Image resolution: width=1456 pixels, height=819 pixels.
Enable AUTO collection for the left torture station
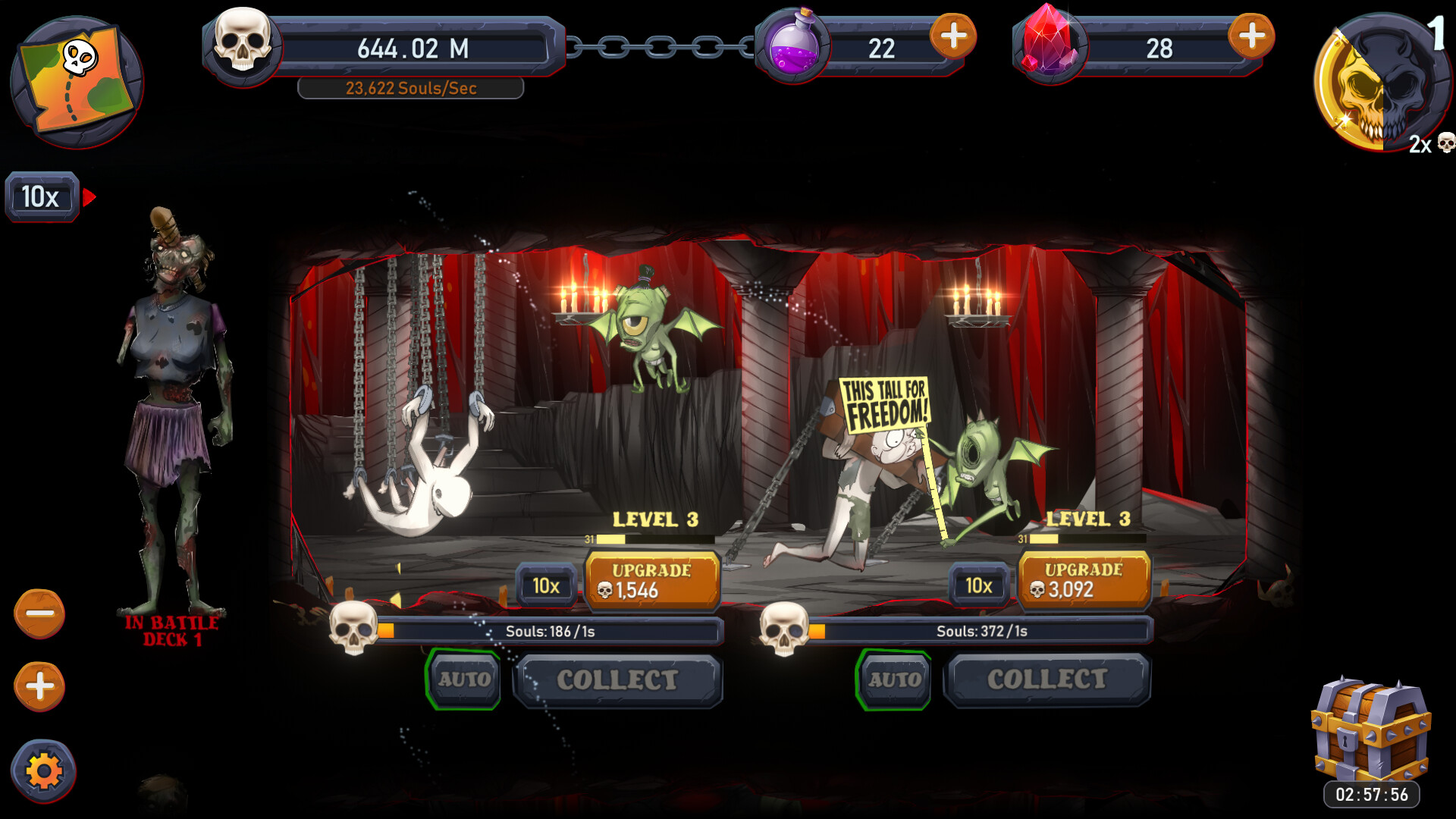(x=463, y=680)
